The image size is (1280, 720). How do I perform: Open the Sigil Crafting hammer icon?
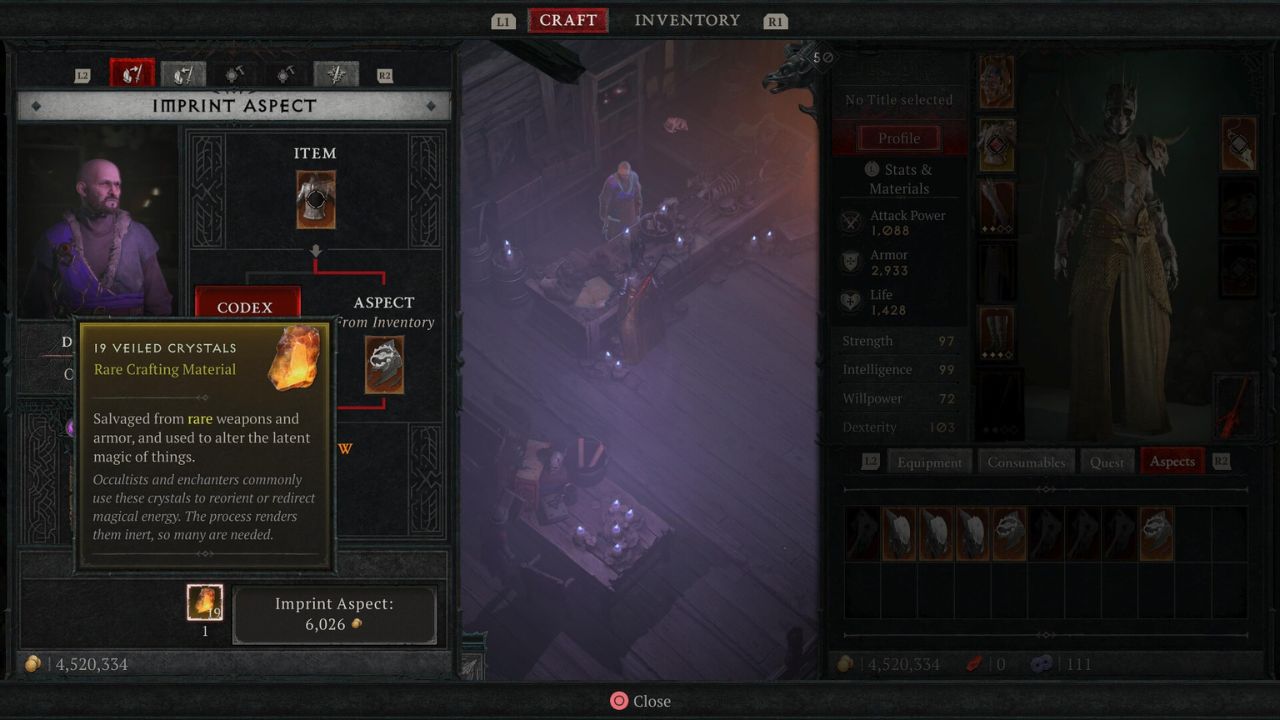(x=234, y=73)
